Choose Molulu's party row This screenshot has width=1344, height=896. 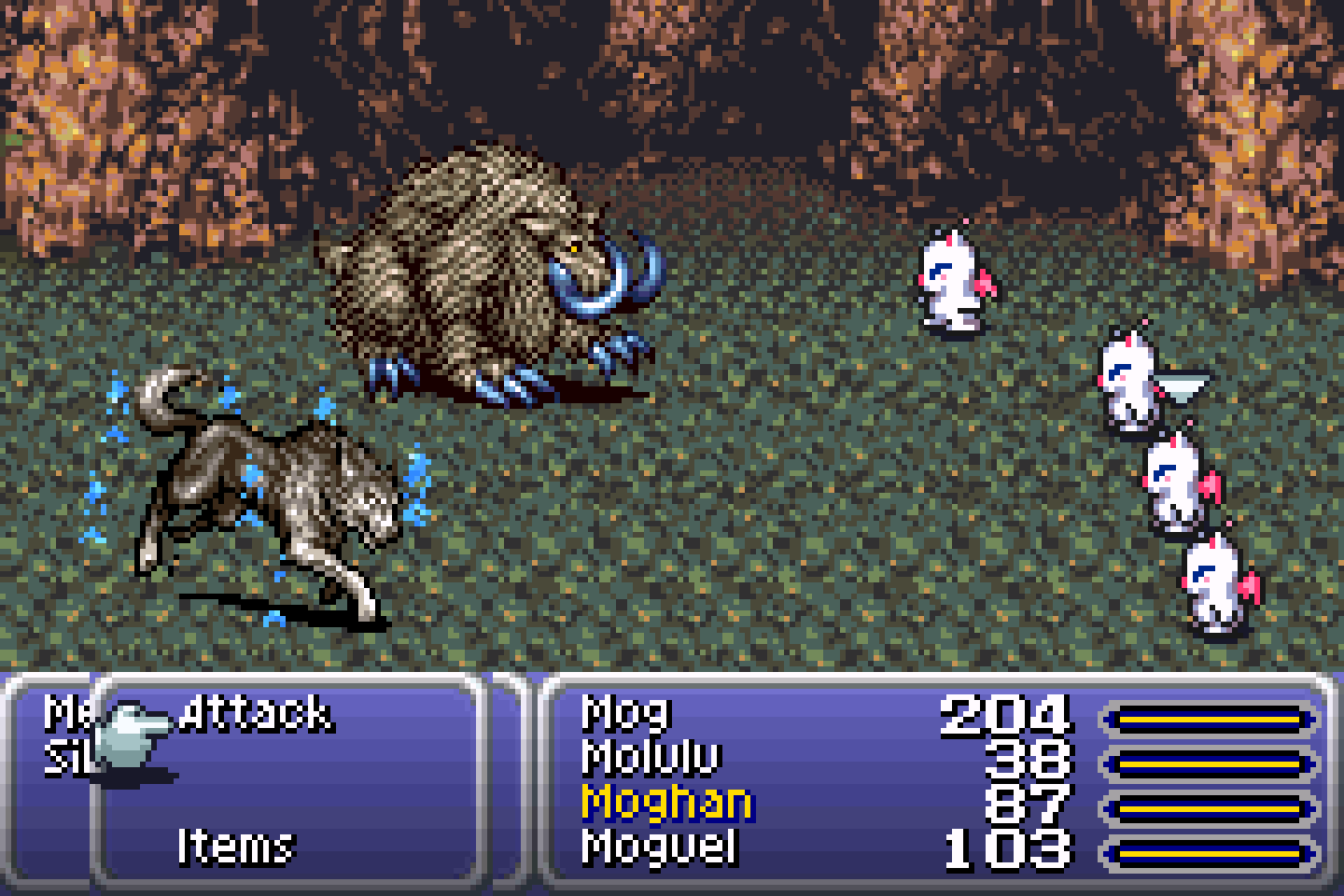(x=651, y=758)
